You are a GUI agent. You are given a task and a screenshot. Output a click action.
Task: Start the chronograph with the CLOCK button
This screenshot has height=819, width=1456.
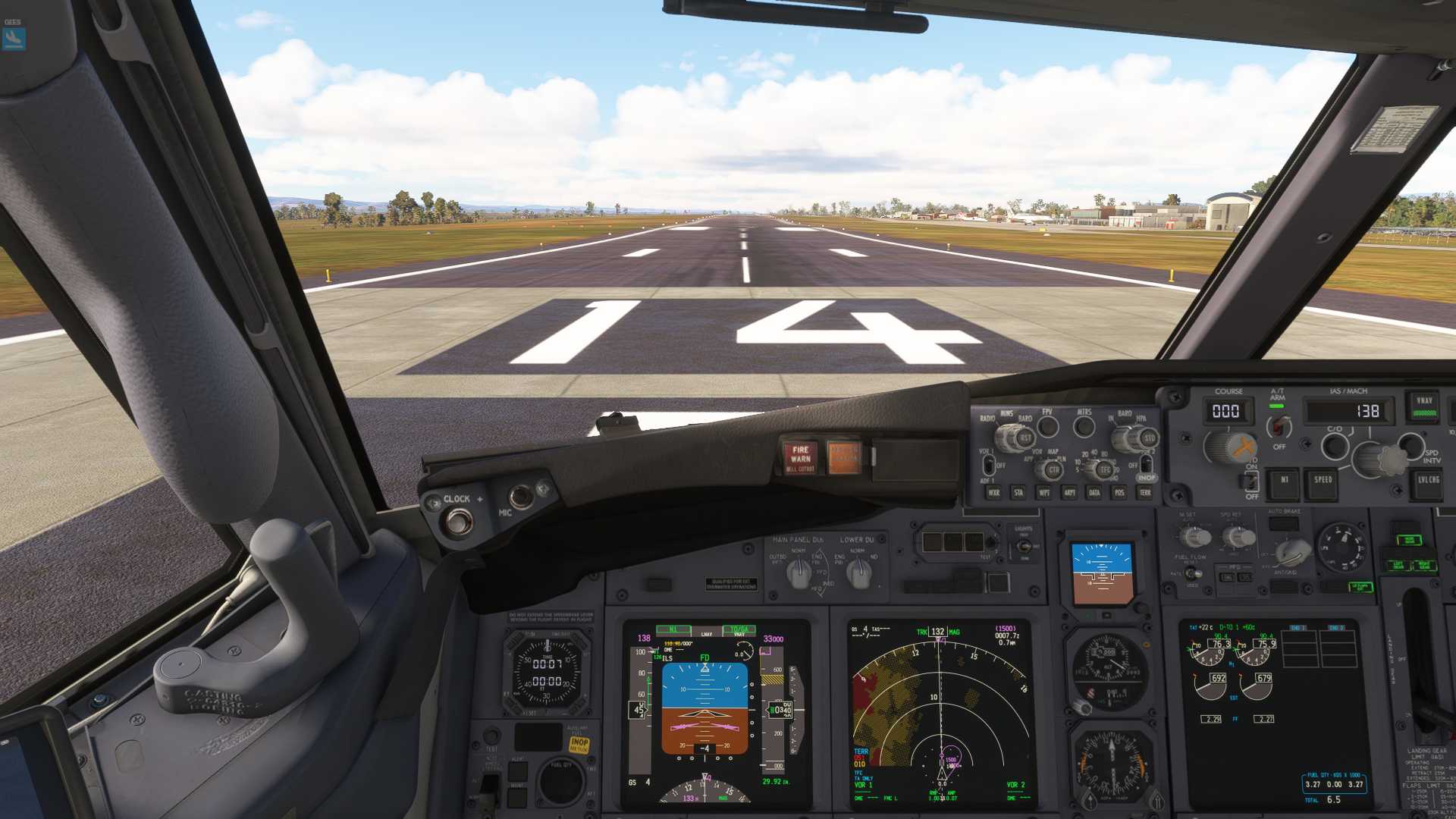(x=457, y=521)
